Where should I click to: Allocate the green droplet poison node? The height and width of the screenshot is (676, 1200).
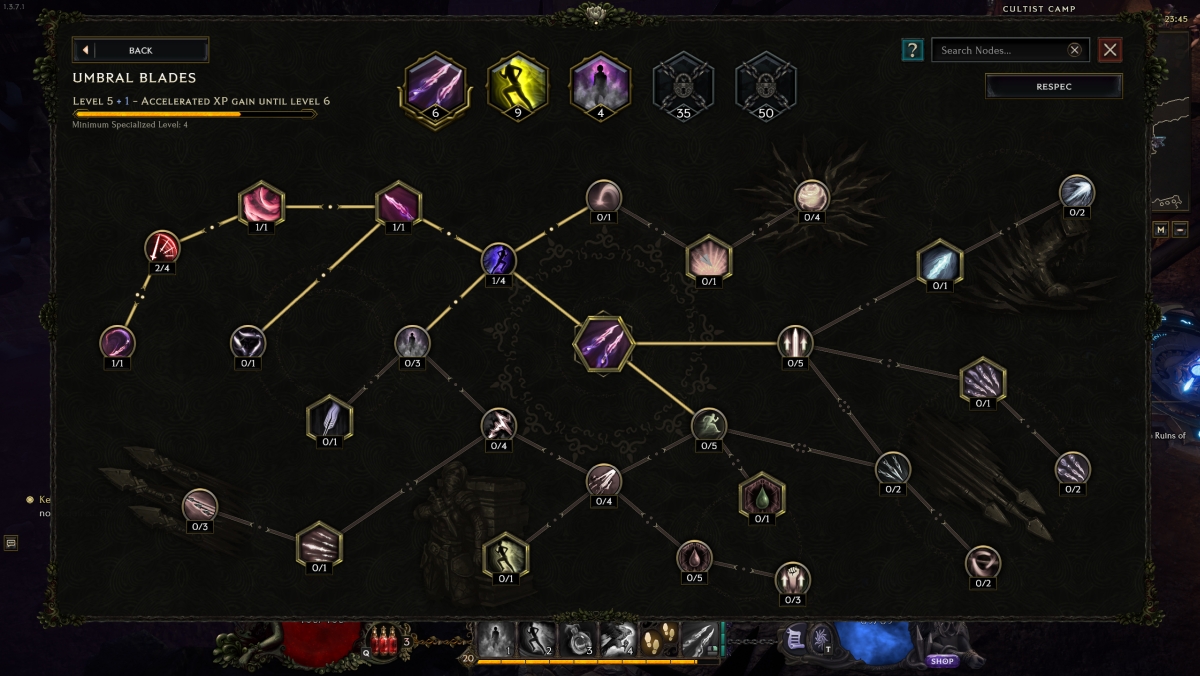click(762, 496)
